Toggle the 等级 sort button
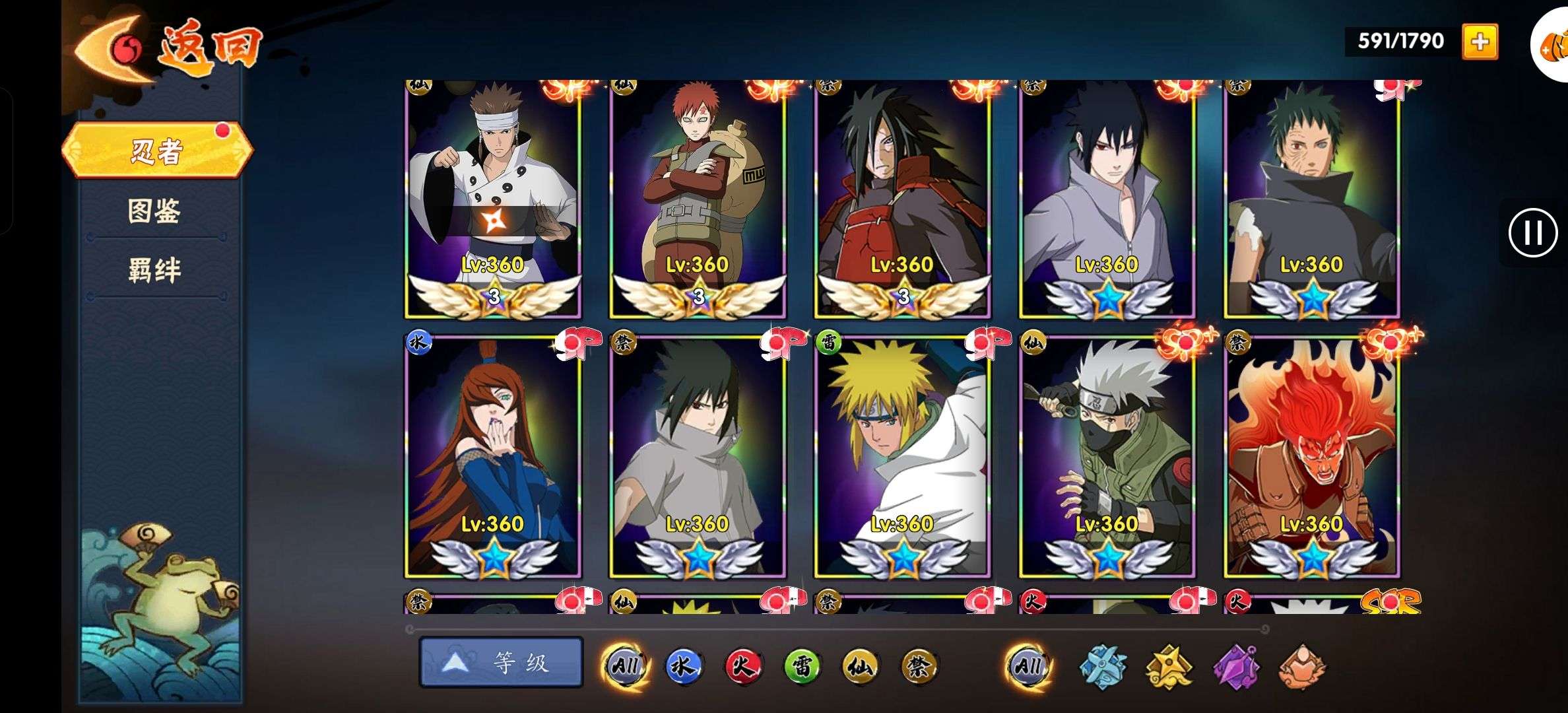 (x=501, y=662)
